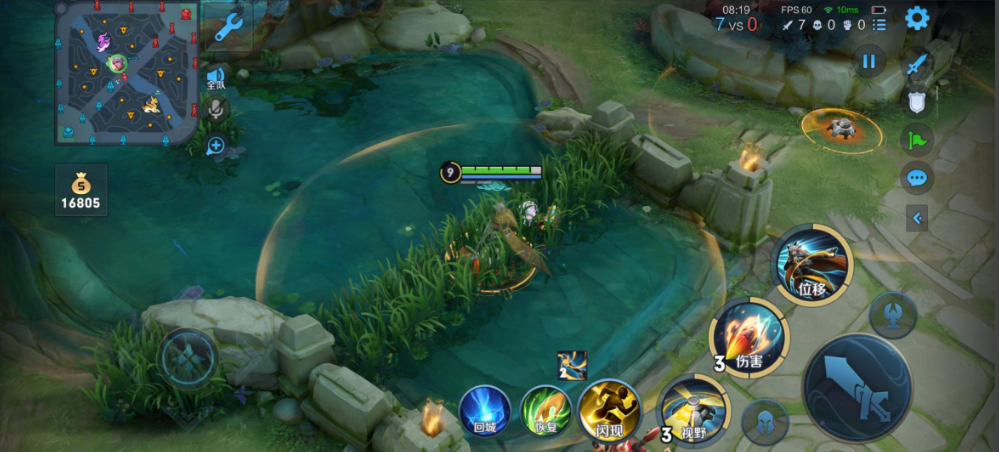Open the blue wrench tool button

pyautogui.click(x=229, y=27)
